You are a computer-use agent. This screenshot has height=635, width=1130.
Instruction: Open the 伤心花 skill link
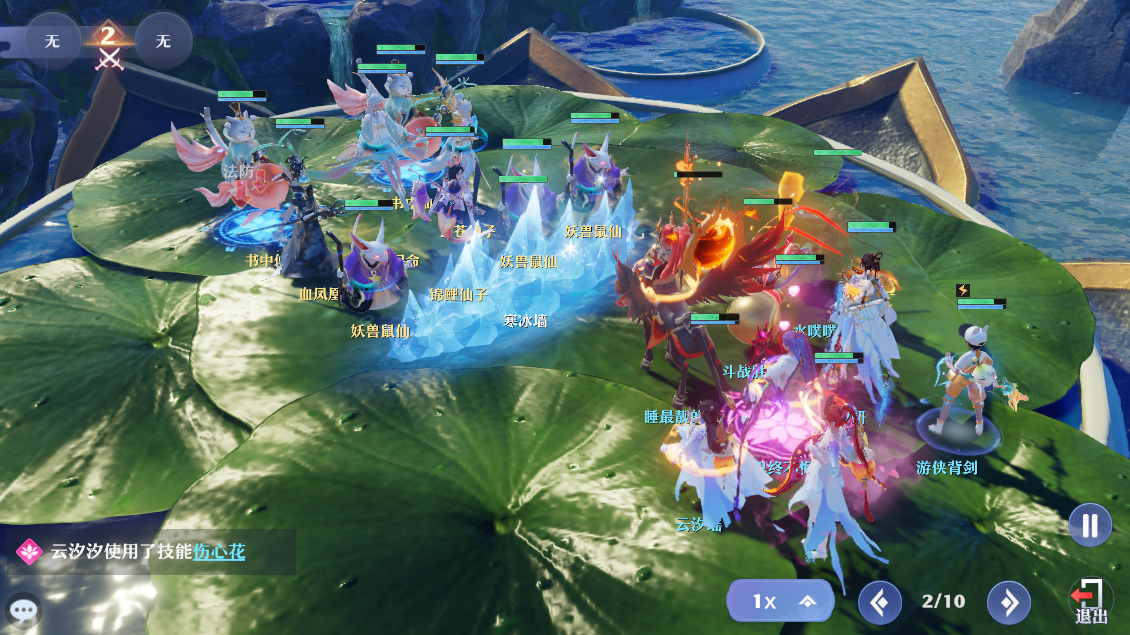(219, 552)
